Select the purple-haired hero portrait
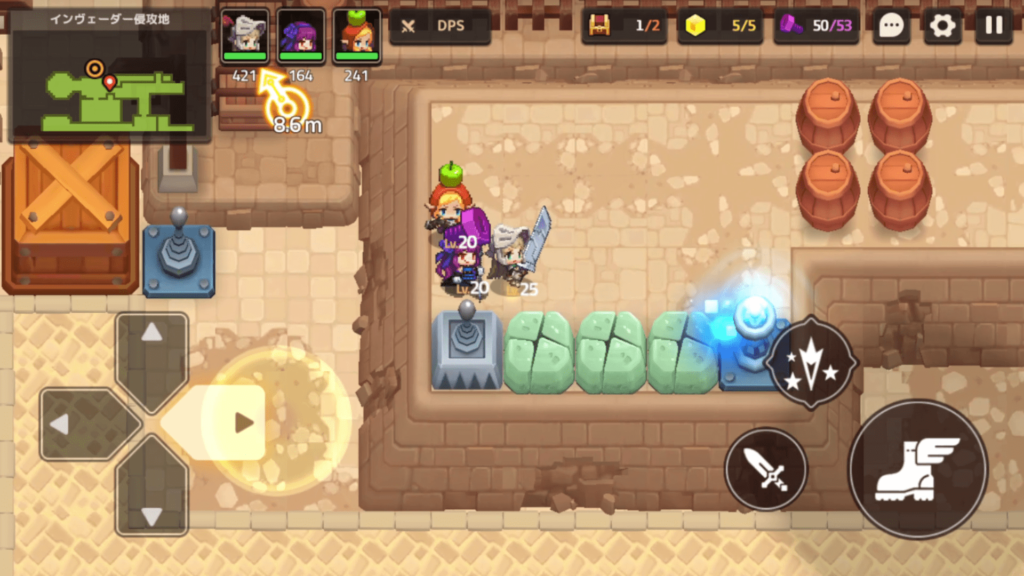This screenshot has width=1024, height=576. (x=300, y=35)
